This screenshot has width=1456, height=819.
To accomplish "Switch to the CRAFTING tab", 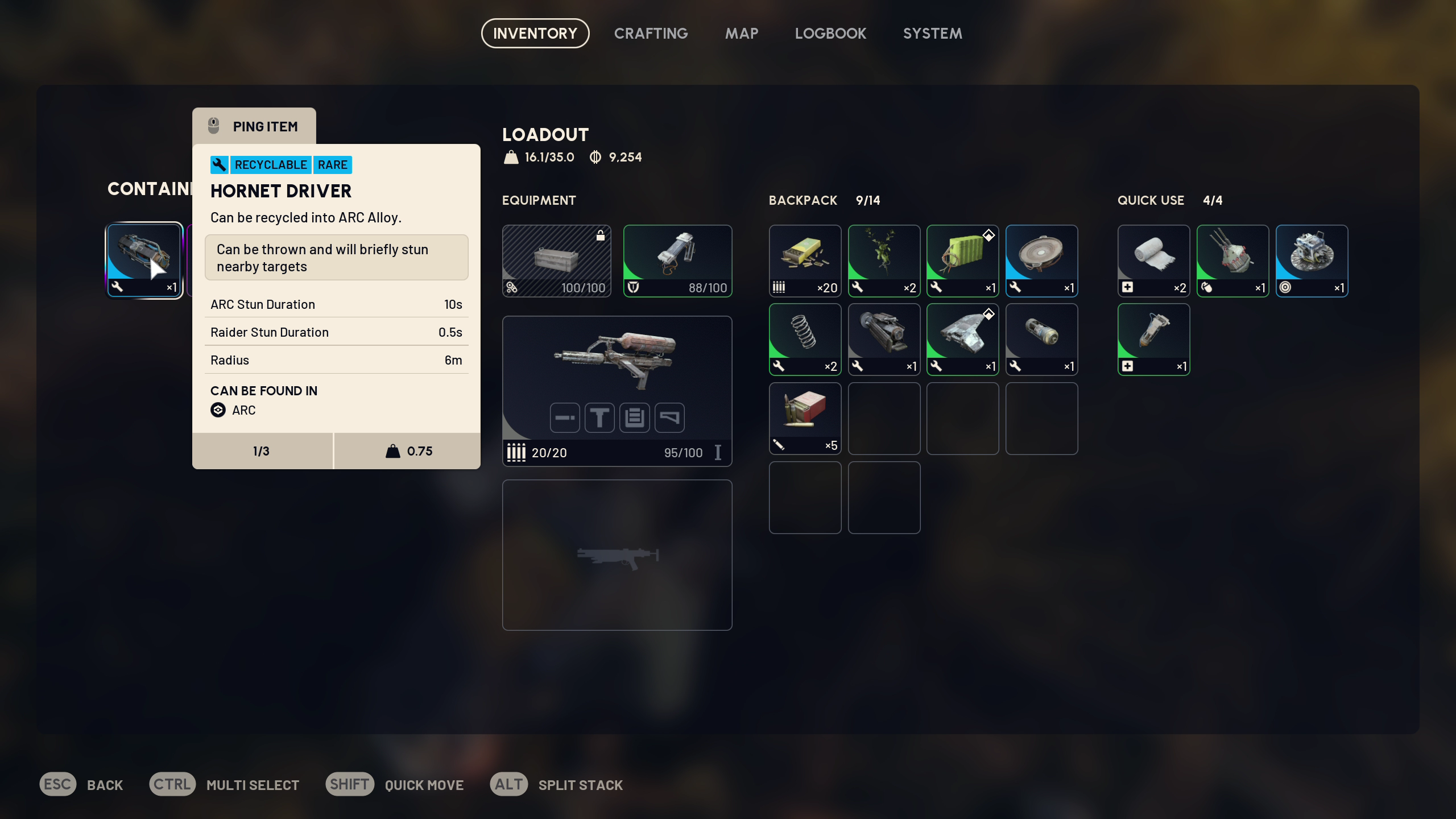I will (650, 33).
